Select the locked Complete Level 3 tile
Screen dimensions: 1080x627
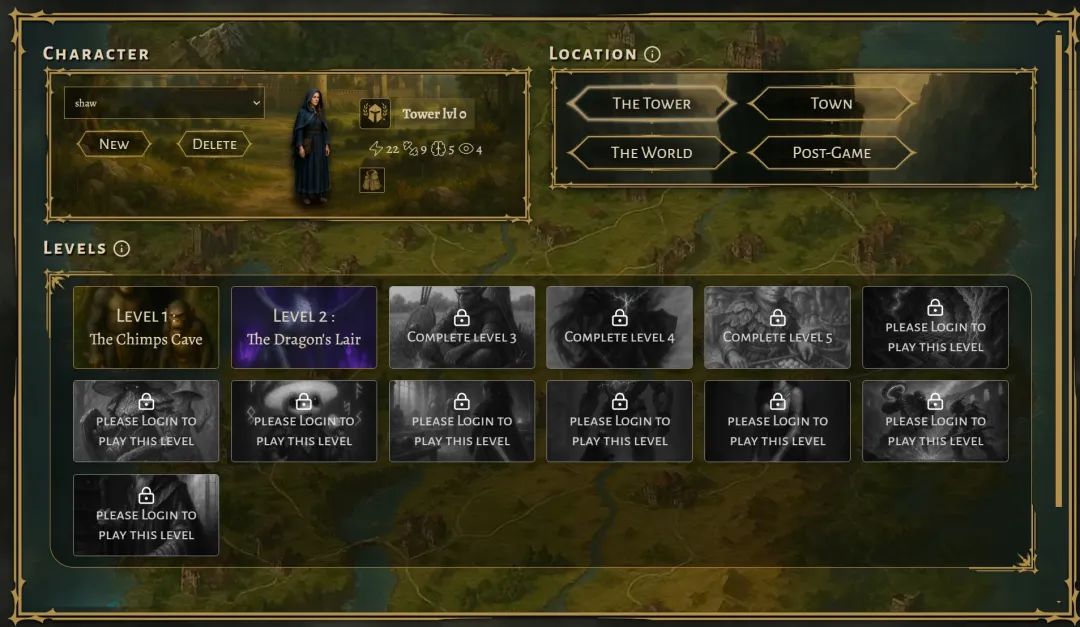(462, 327)
